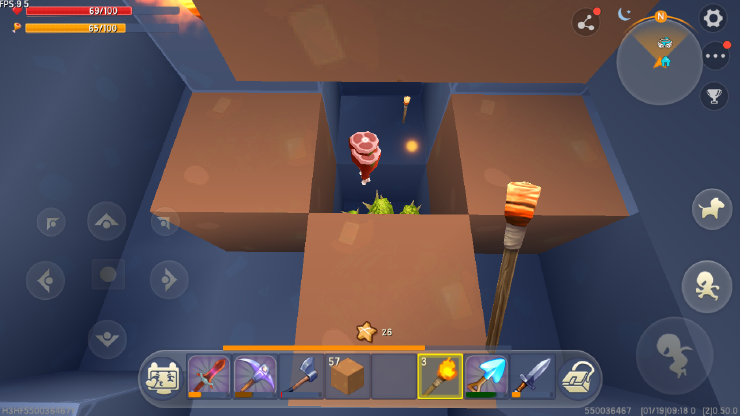Open the character menu at hotbar's left end

click(x=163, y=377)
